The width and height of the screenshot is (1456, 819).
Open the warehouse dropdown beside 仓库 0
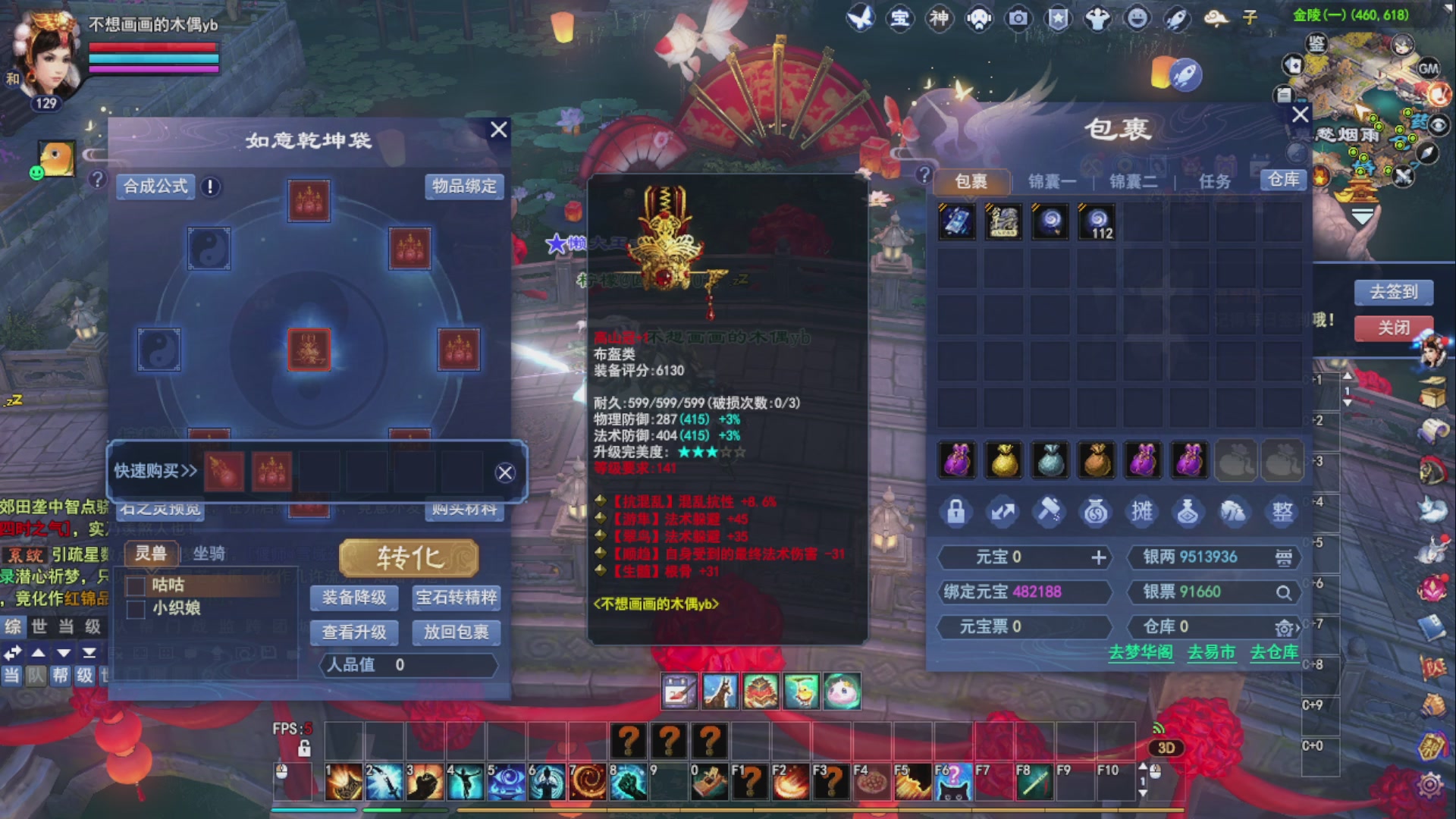point(1285,628)
